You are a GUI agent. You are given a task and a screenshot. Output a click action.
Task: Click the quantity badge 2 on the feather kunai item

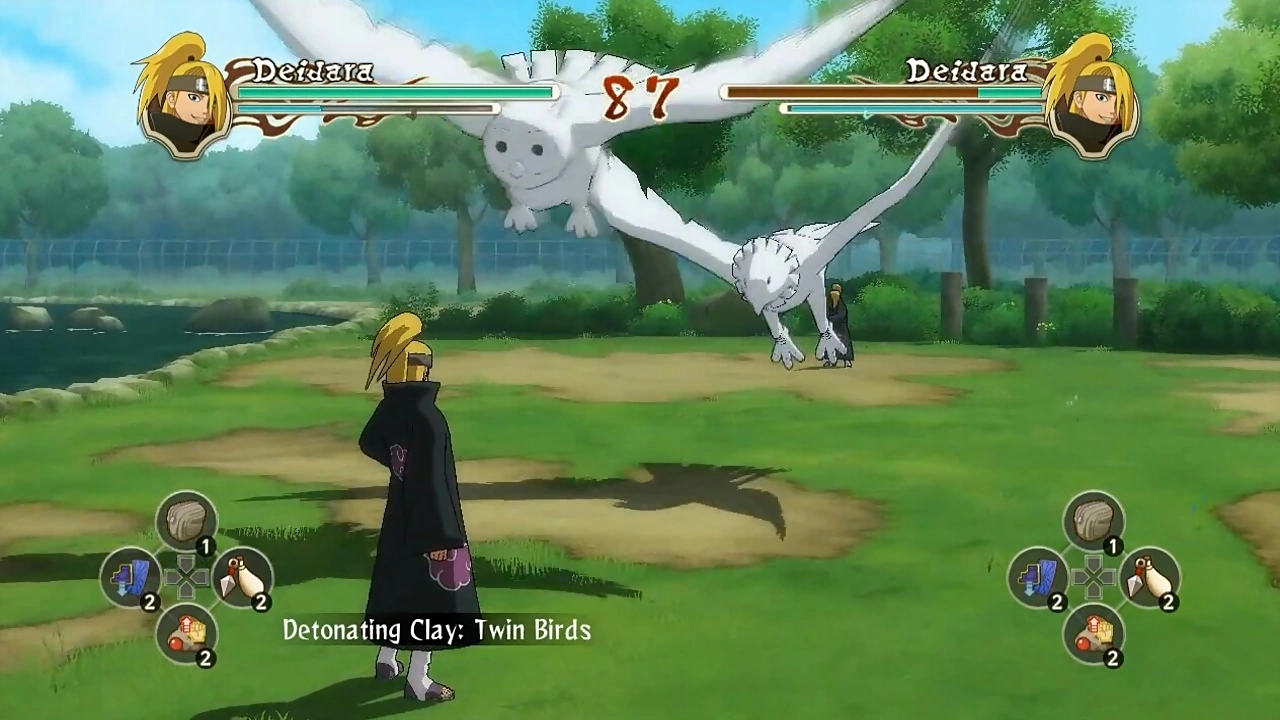[263, 603]
